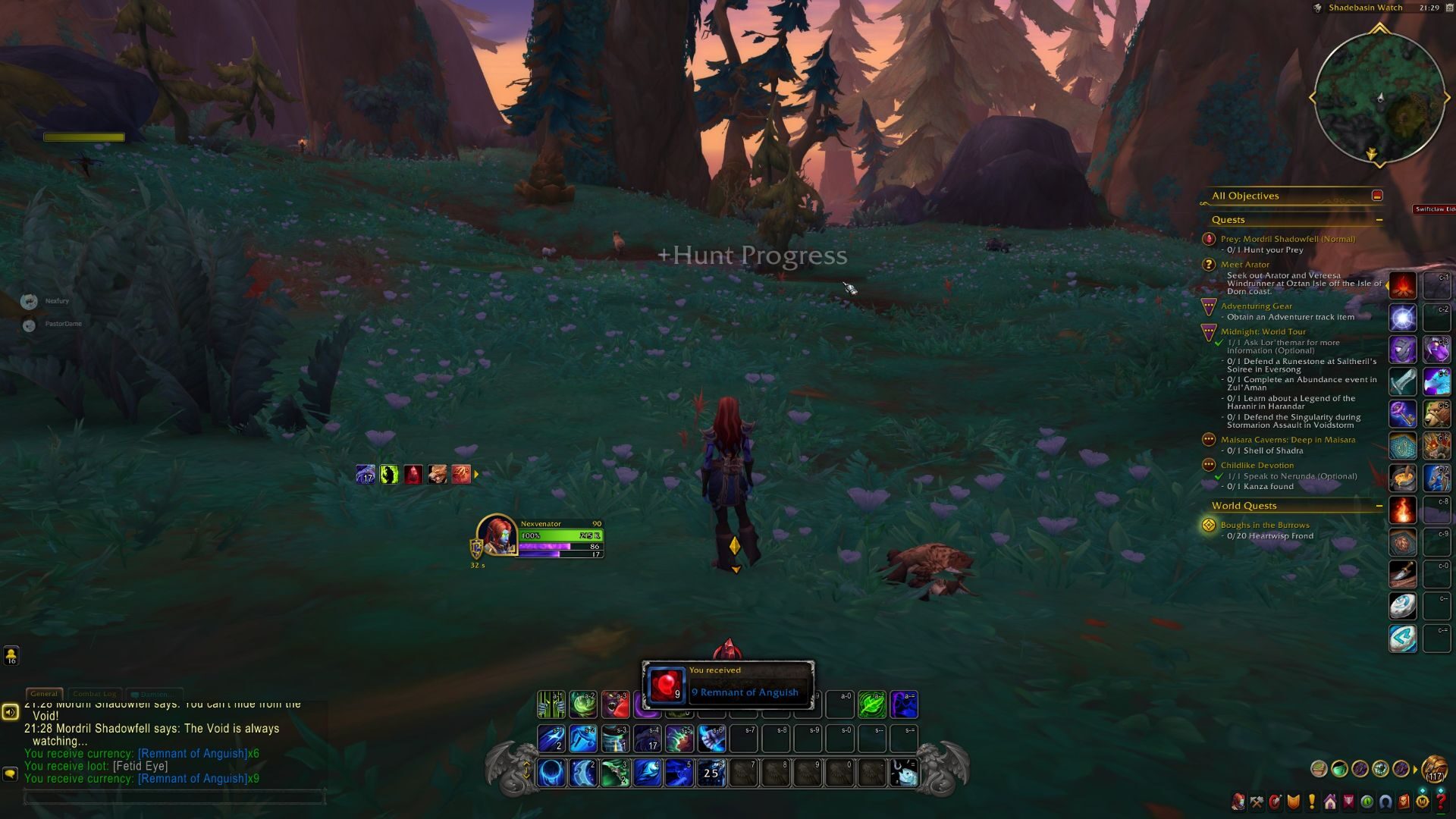Click the green experience bar at top left

point(83,137)
